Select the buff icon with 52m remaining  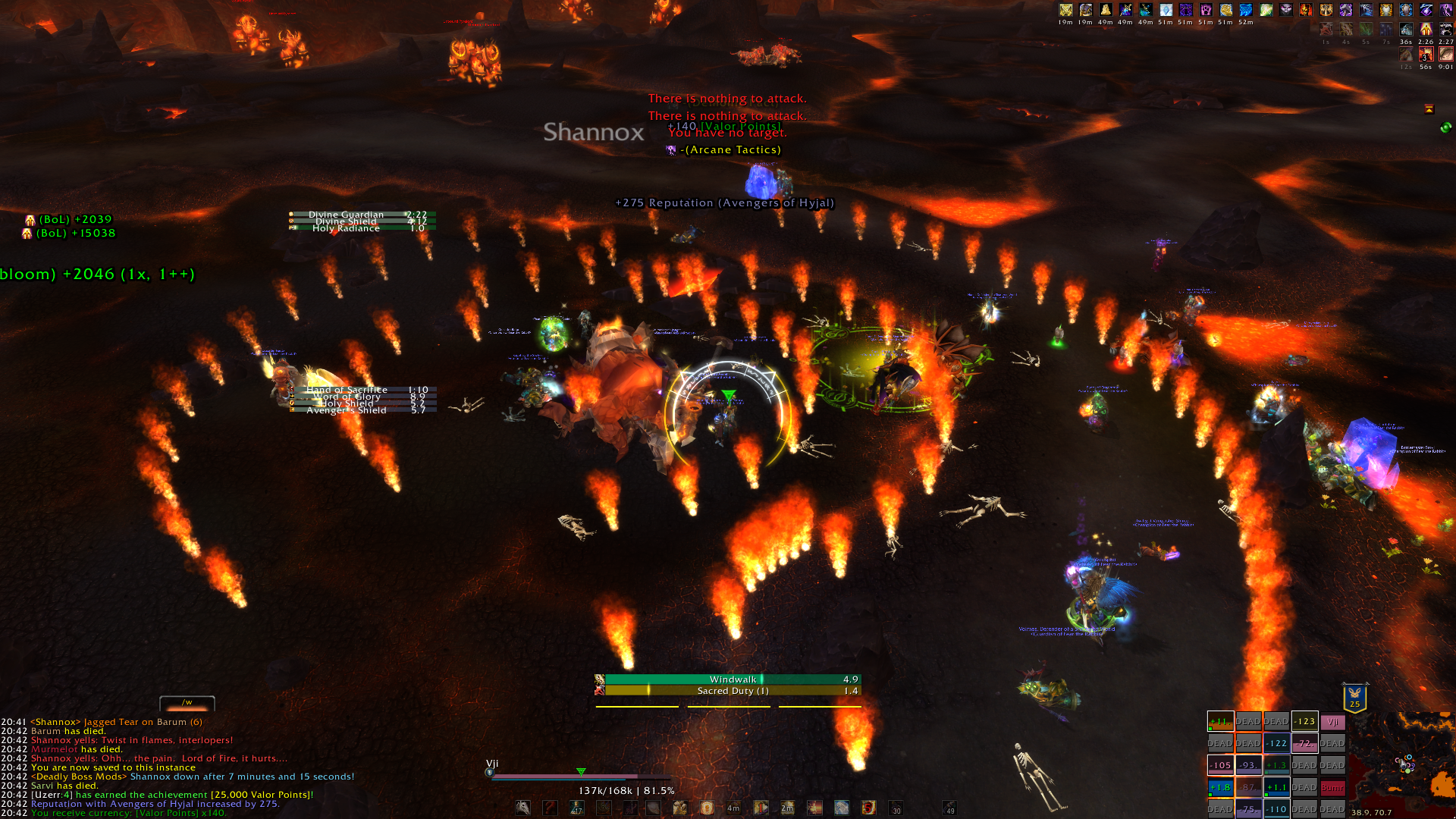coord(1246,10)
